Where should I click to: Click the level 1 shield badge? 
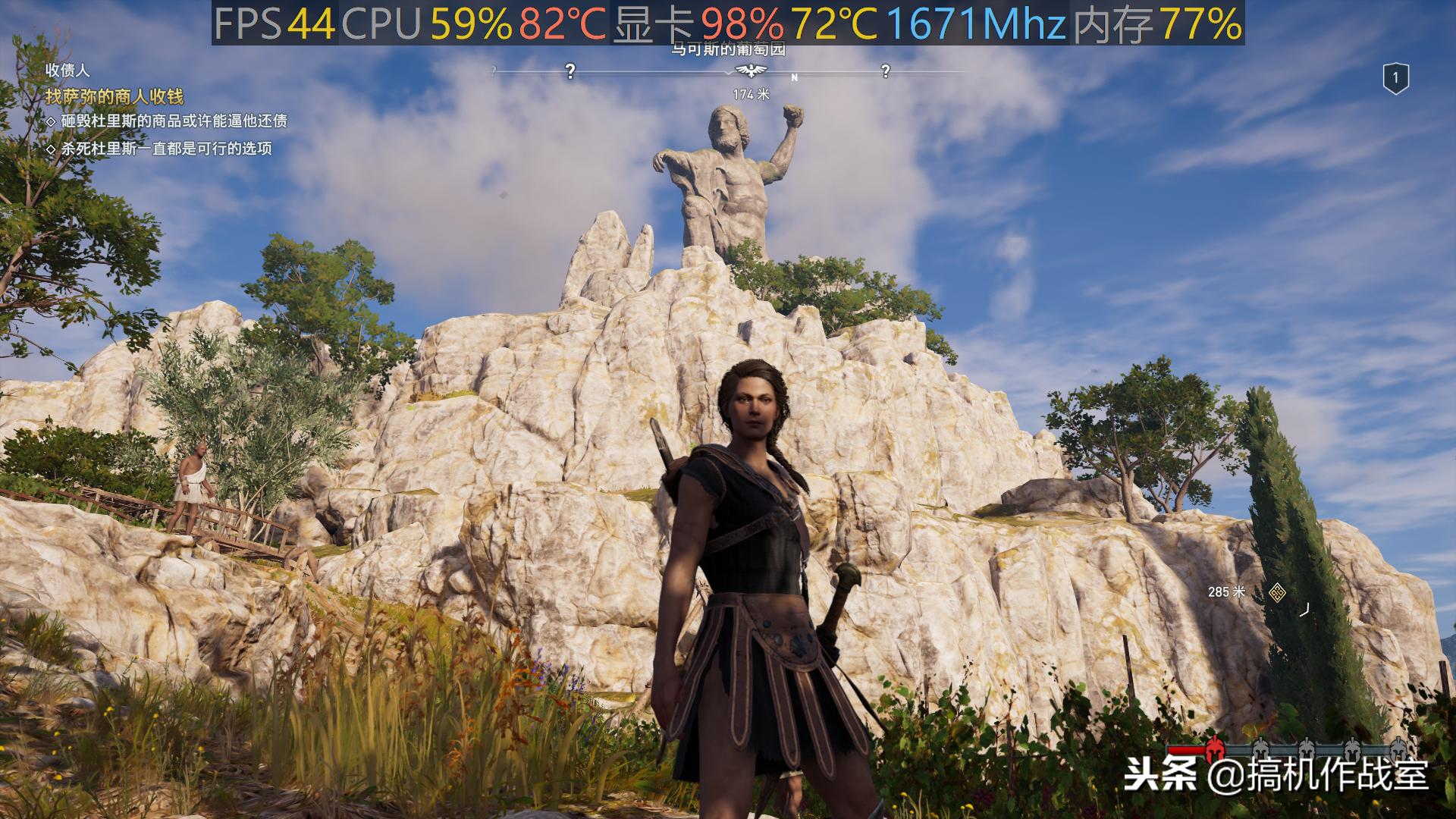tap(1395, 78)
